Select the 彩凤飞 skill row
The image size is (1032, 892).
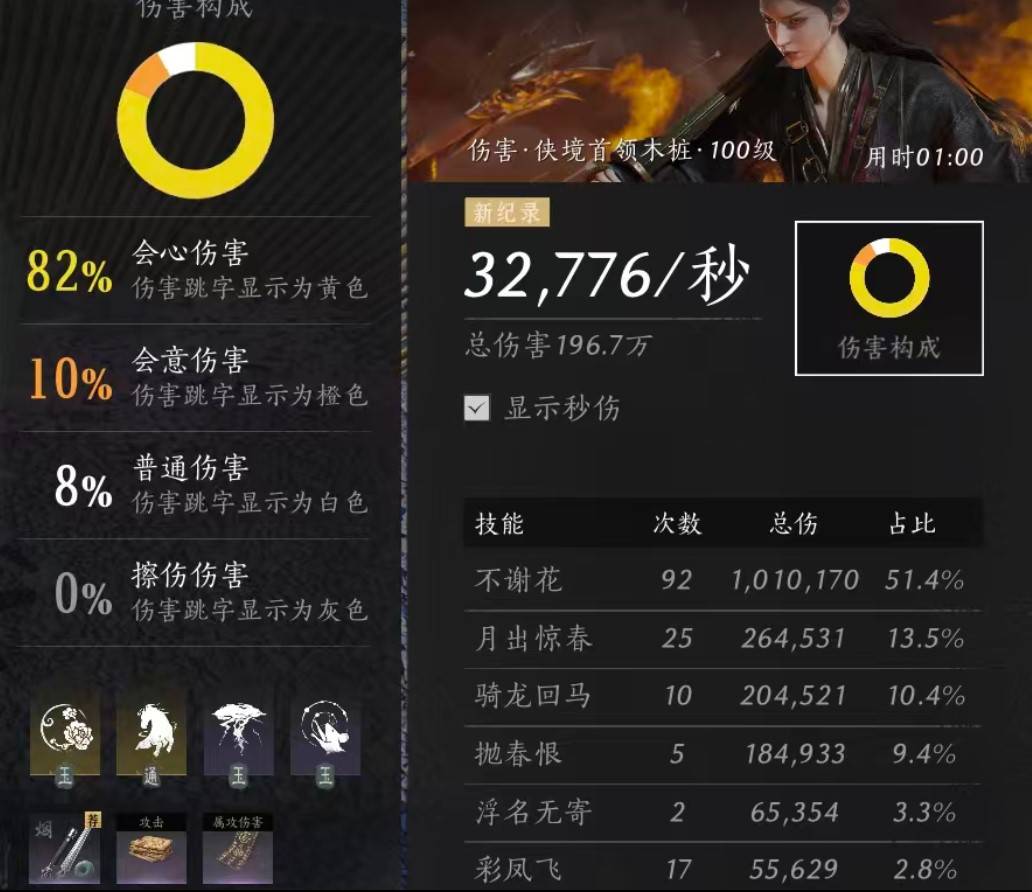pos(722,868)
